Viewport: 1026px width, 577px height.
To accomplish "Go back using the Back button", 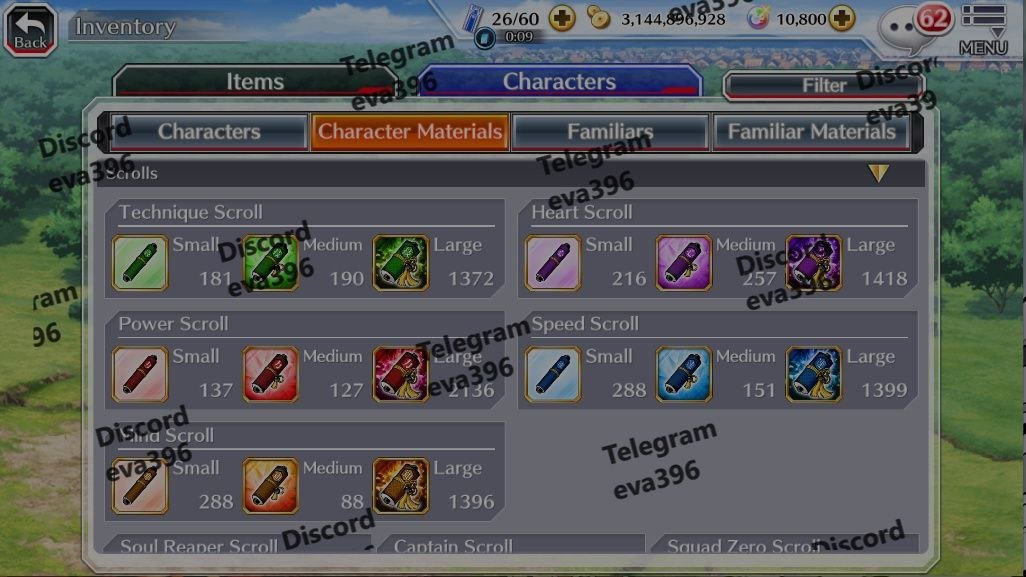I will (30, 28).
